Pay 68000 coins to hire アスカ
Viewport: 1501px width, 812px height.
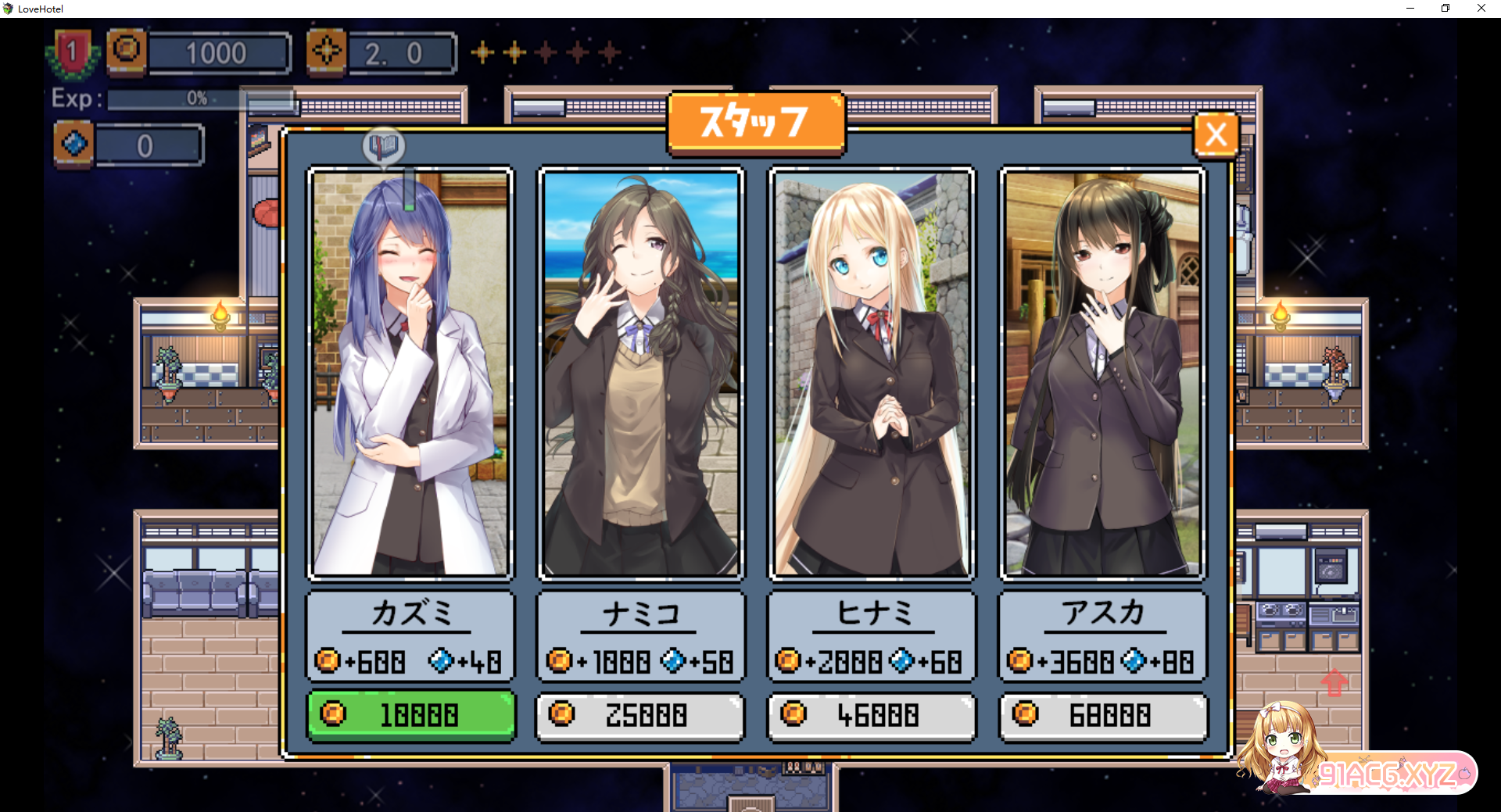coord(1103,714)
